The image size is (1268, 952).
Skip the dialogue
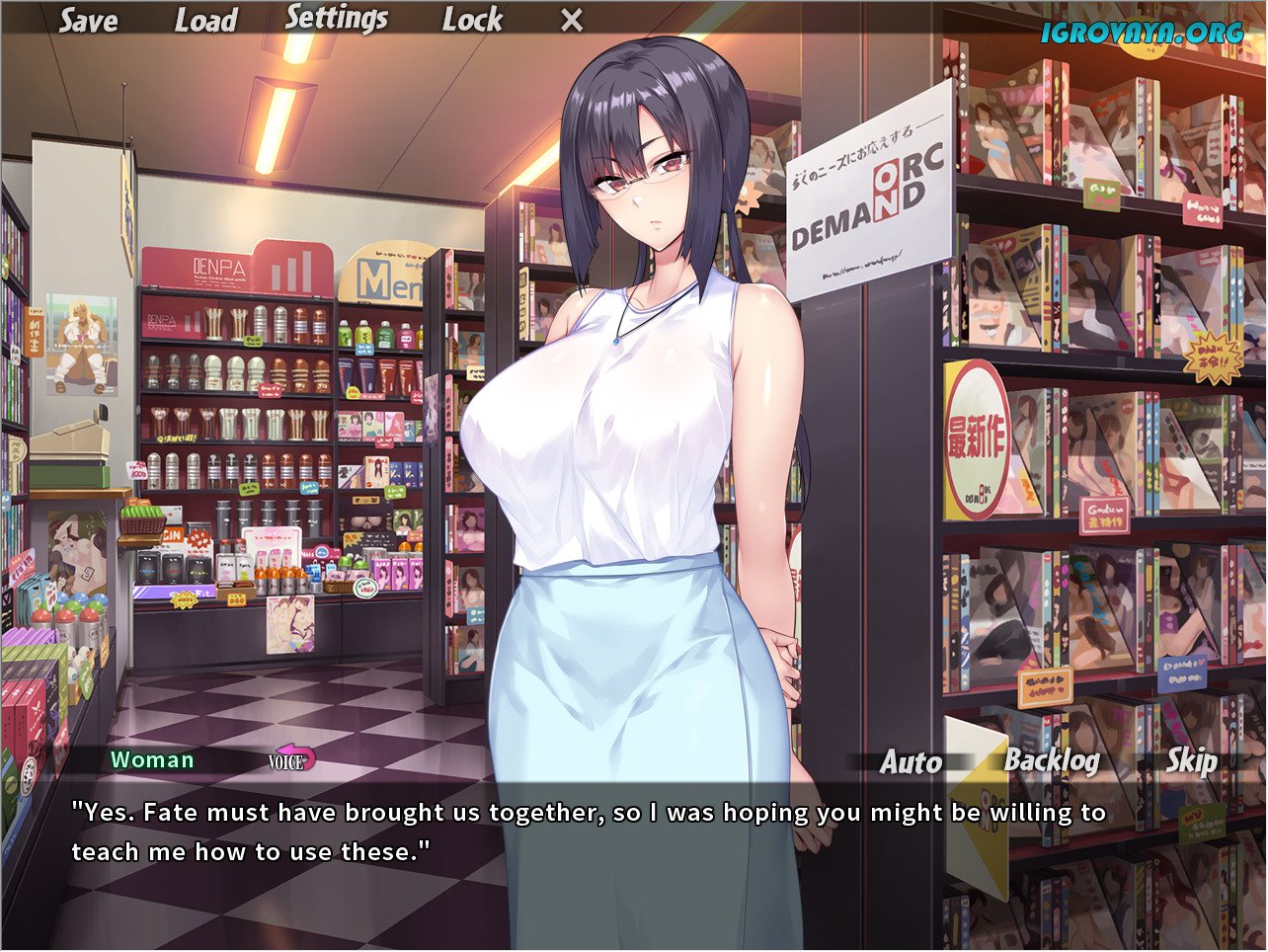click(1190, 761)
